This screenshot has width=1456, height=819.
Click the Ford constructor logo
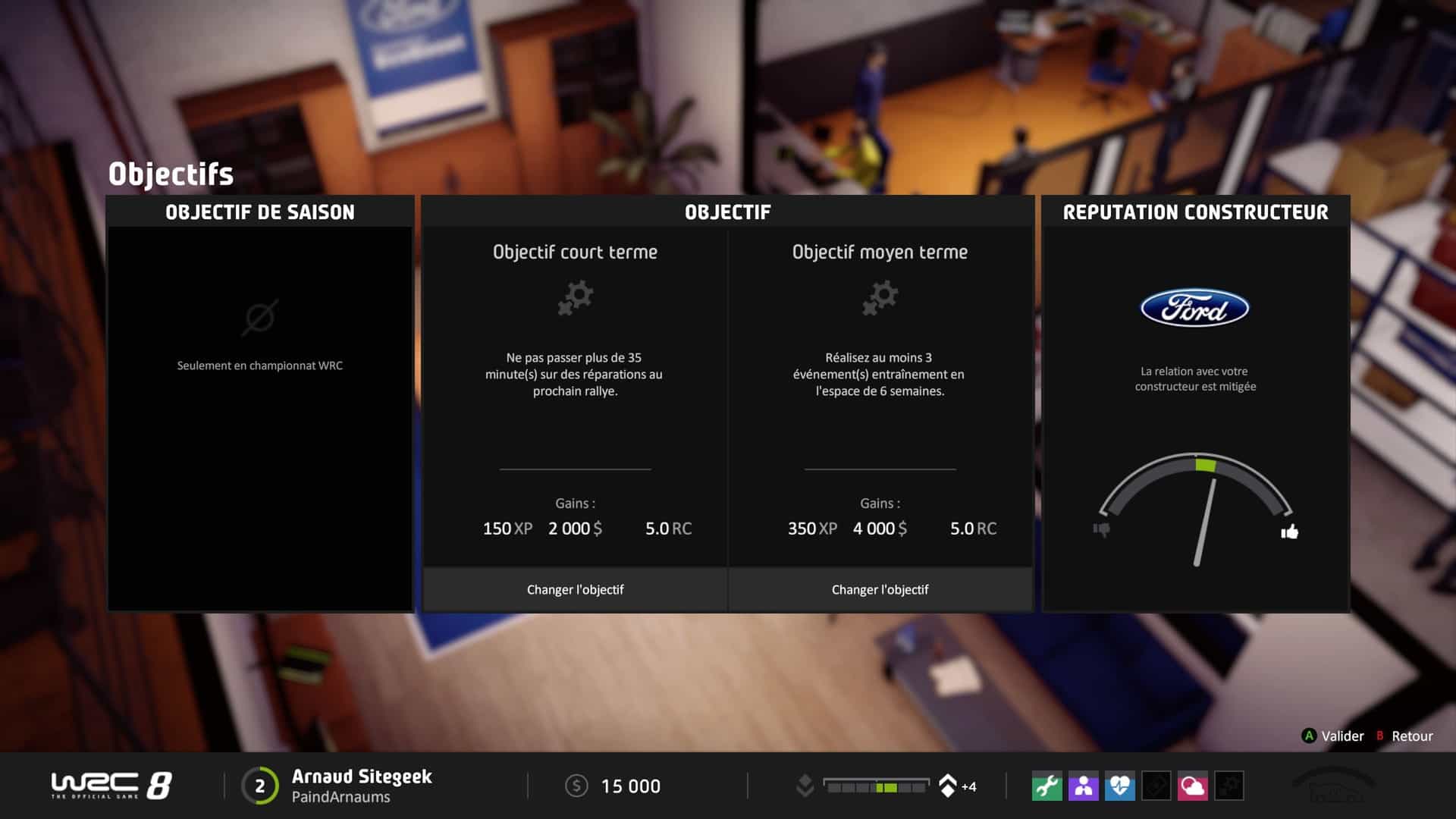(1194, 309)
